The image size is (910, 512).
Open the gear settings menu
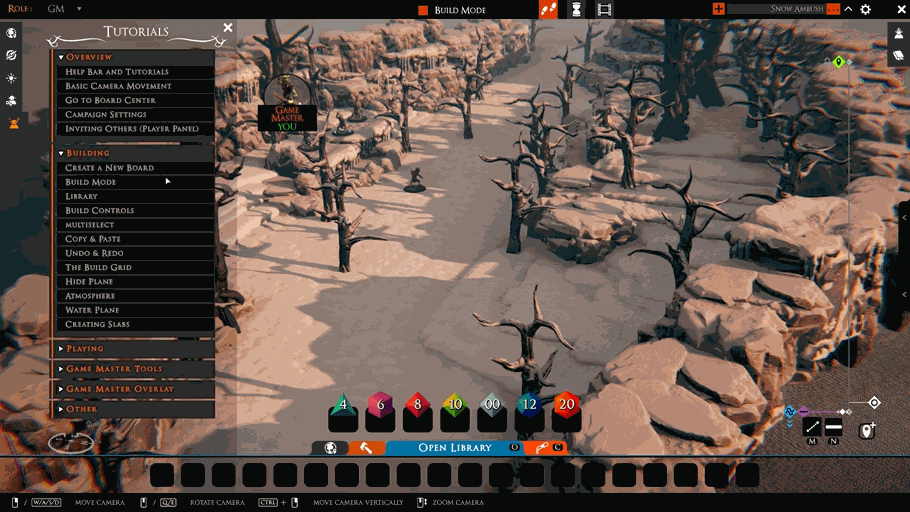[x=865, y=9]
